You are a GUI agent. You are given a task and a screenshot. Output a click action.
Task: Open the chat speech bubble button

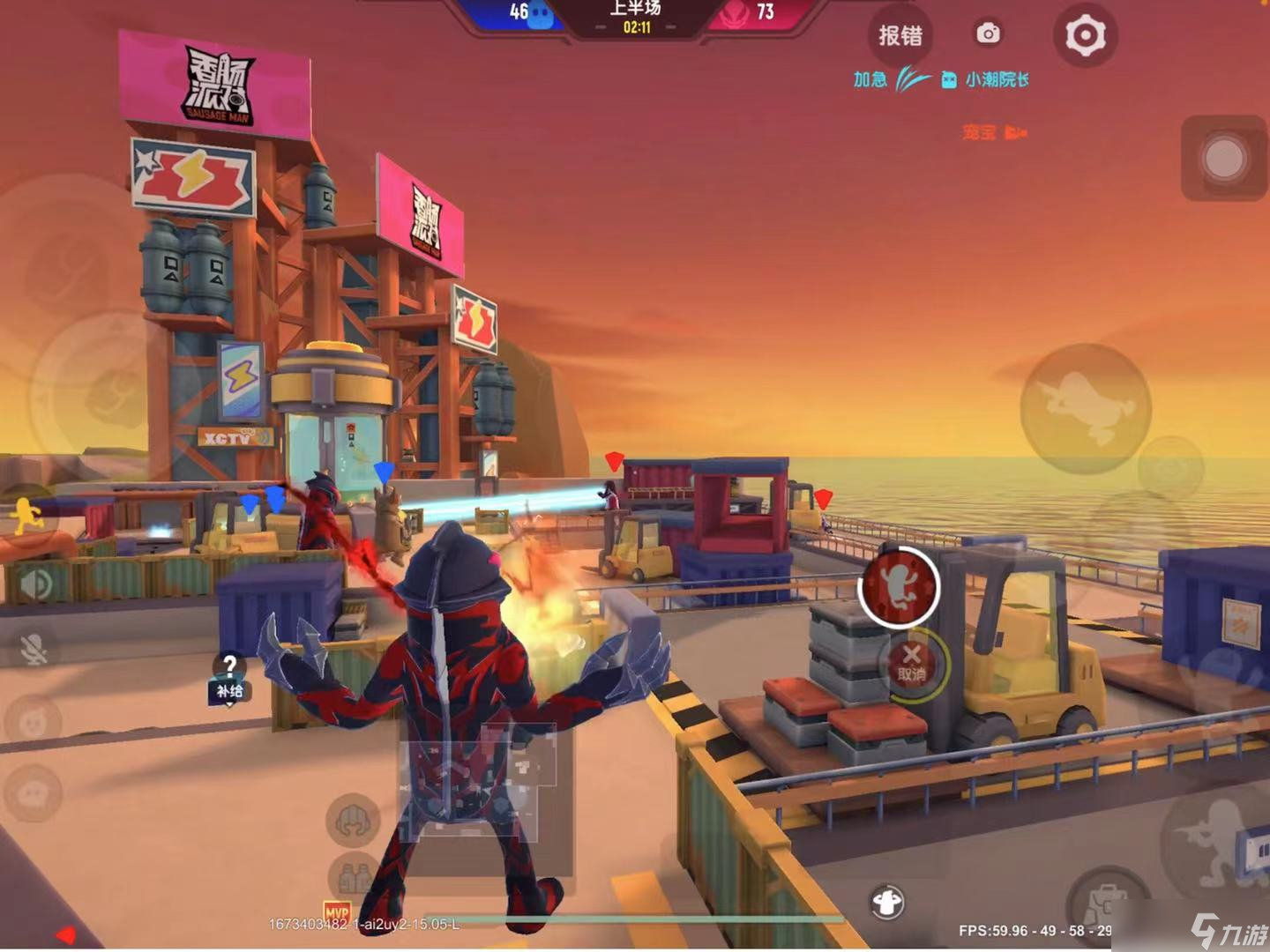click(x=34, y=793)
